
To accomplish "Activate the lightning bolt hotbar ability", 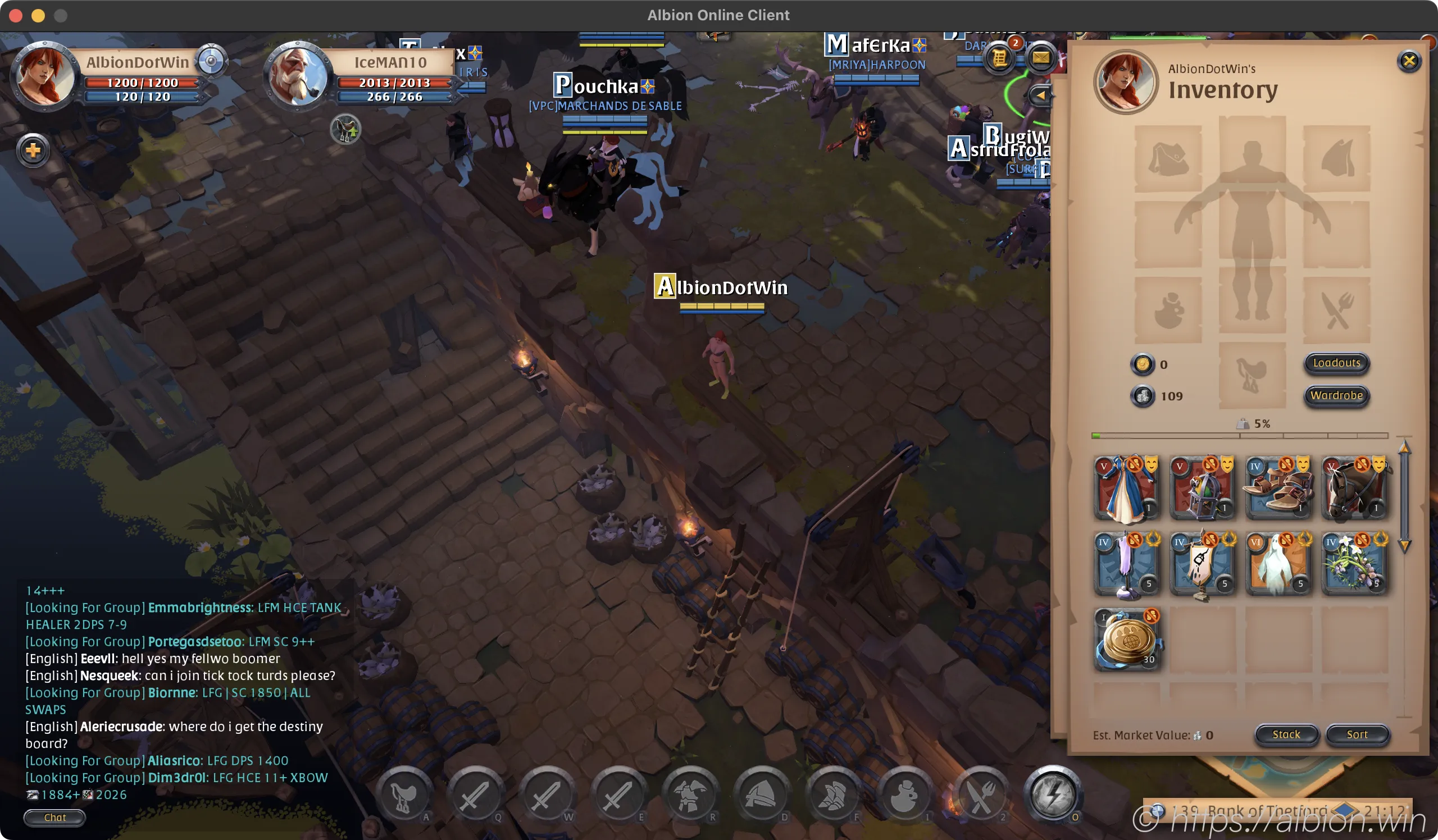I will point(1052,795).
